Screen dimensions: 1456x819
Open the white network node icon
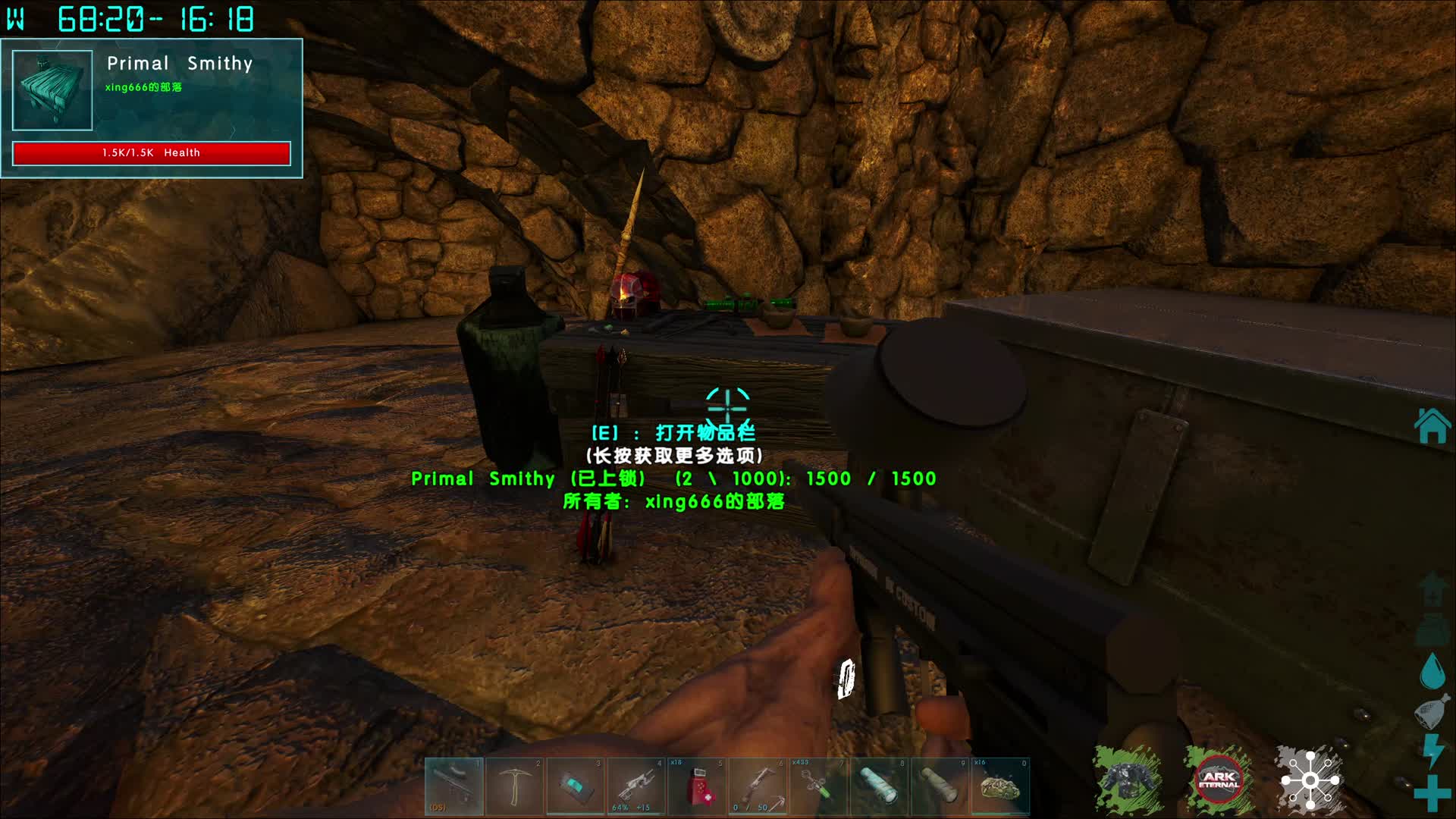tap(1310, 780)
